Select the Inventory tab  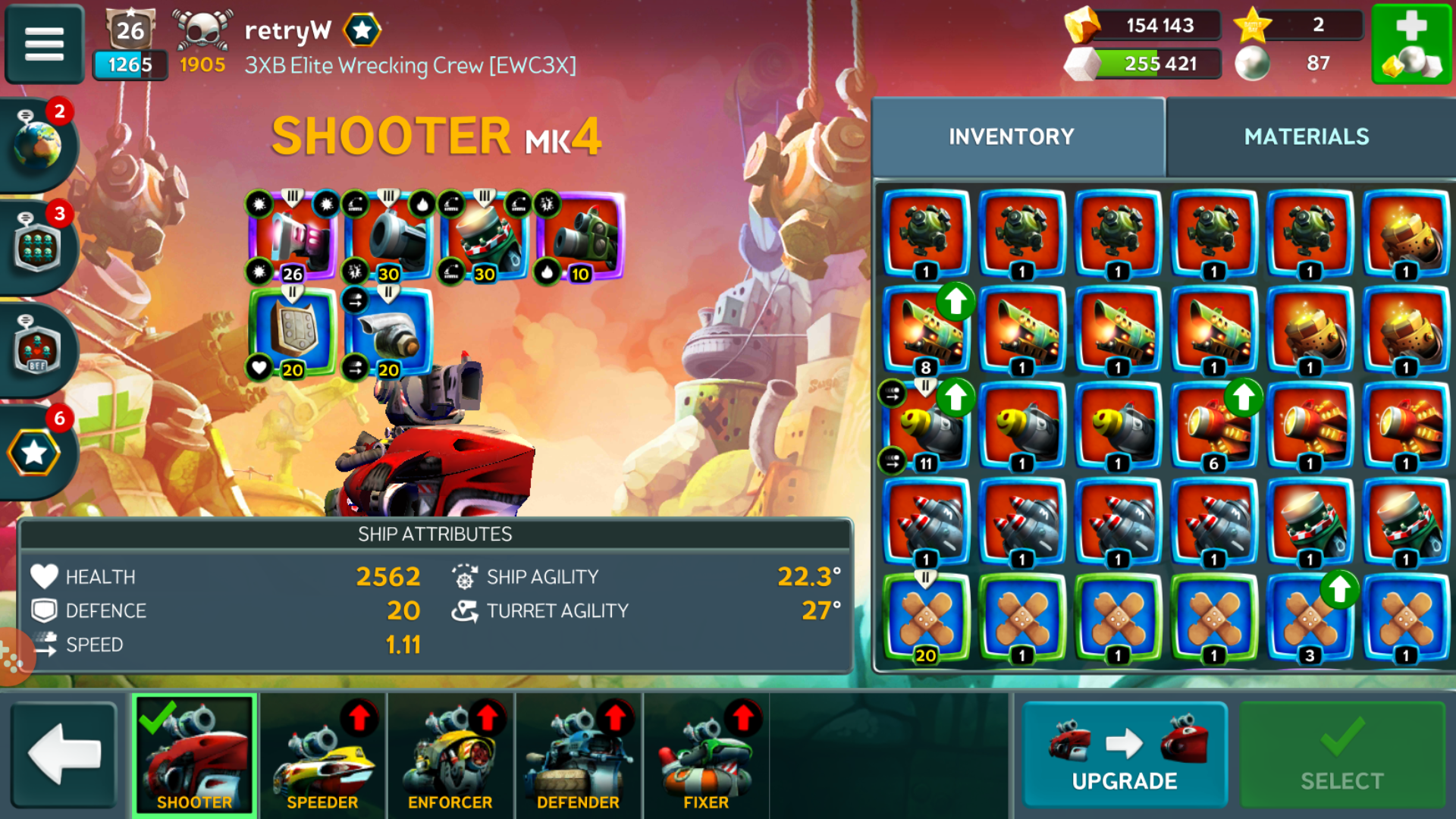point(1012,136)
